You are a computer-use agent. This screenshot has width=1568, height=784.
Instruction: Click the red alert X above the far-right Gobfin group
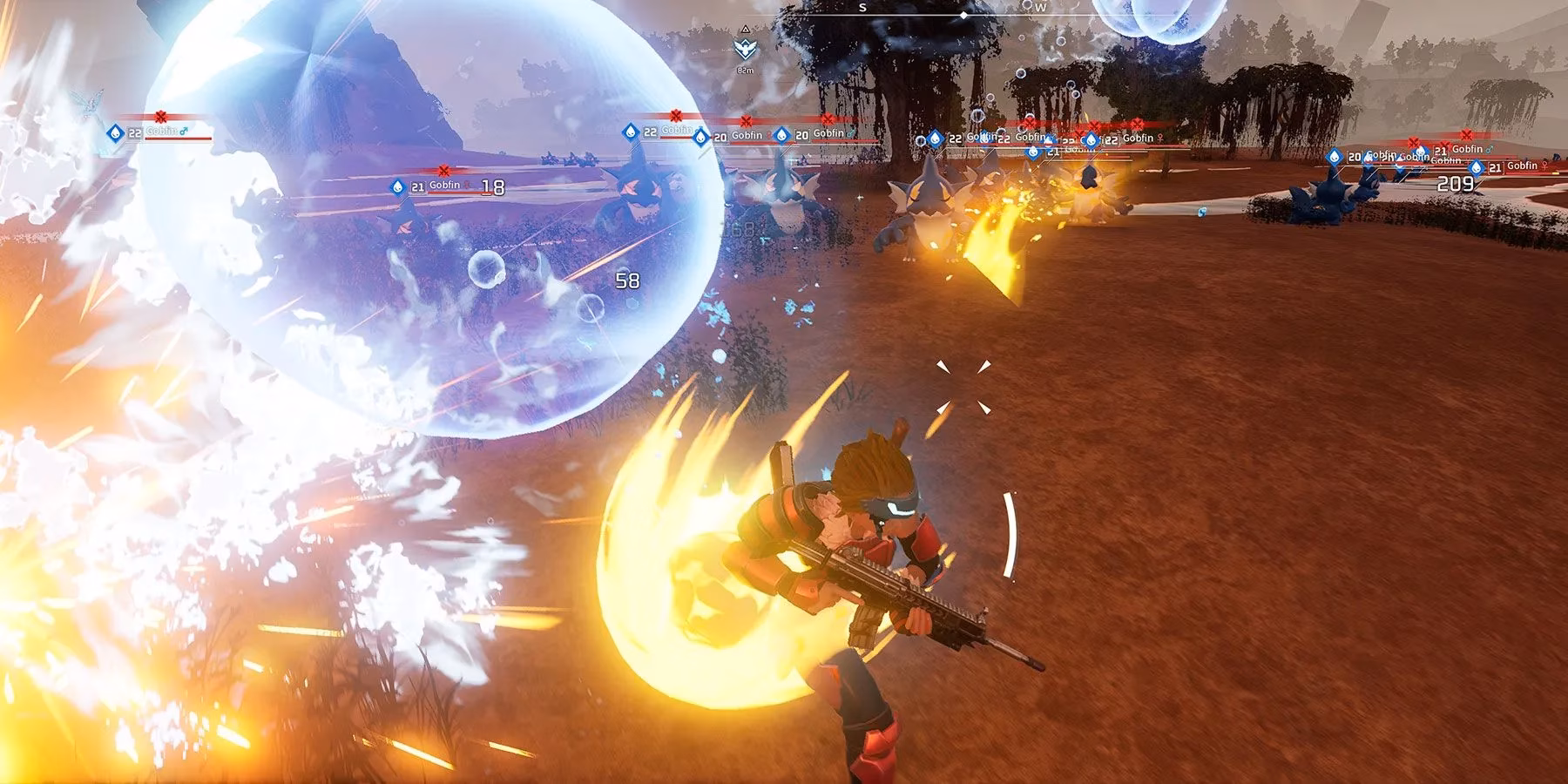coord(1465,134)
